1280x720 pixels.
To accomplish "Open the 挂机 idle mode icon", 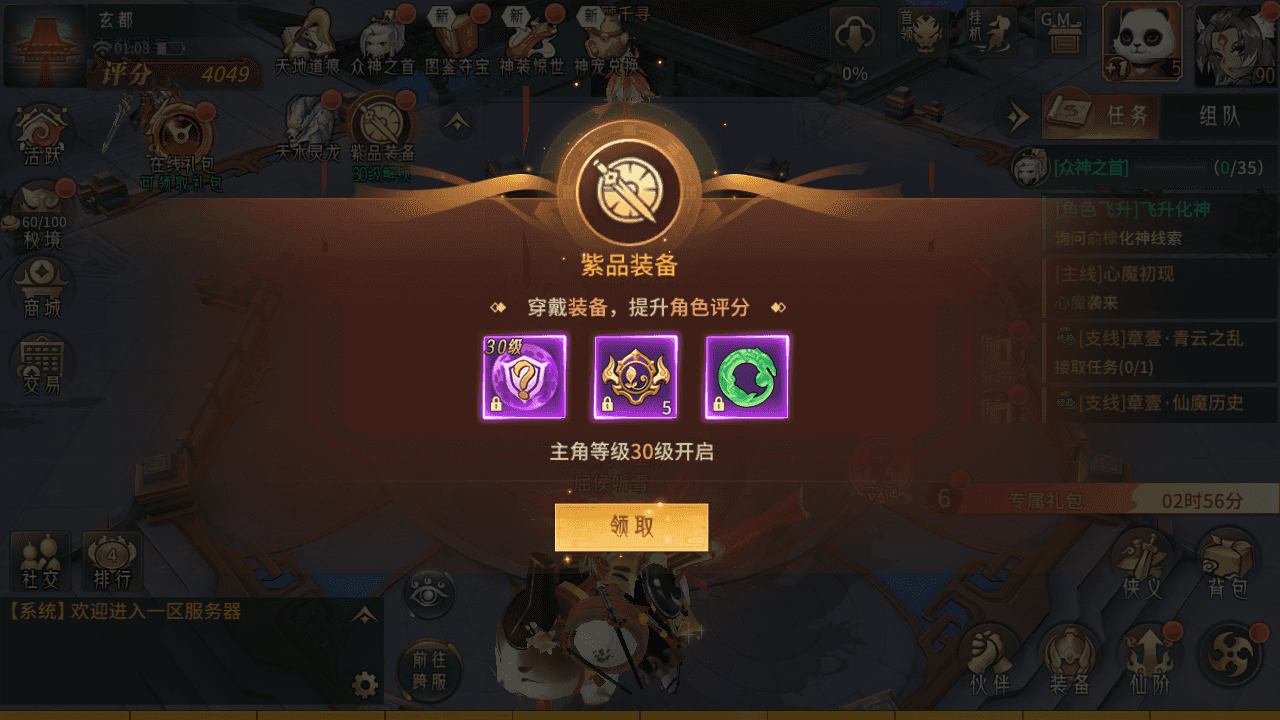I will tap(991, 32).
